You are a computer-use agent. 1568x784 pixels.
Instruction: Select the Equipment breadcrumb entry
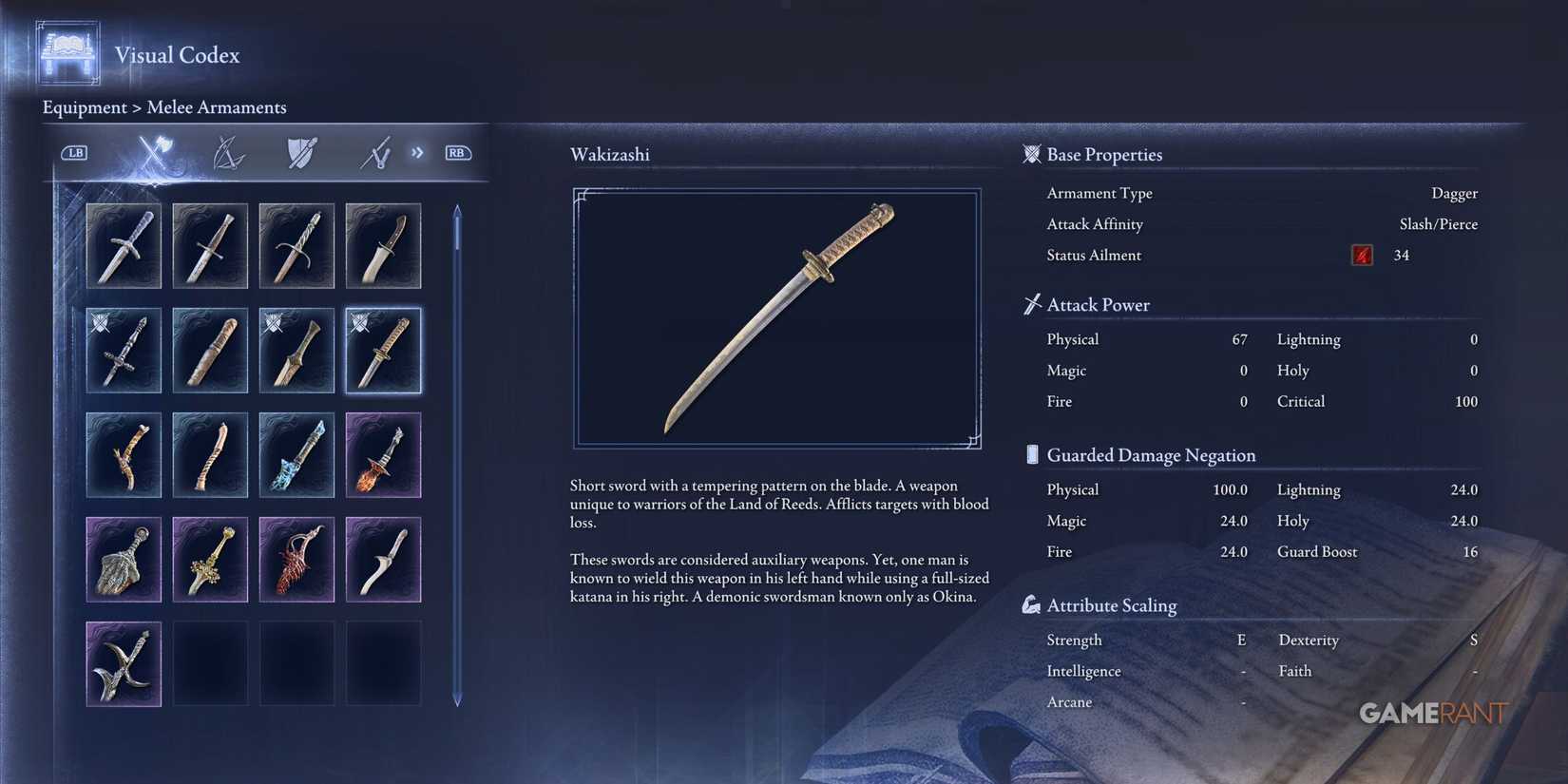coord(86,107)
